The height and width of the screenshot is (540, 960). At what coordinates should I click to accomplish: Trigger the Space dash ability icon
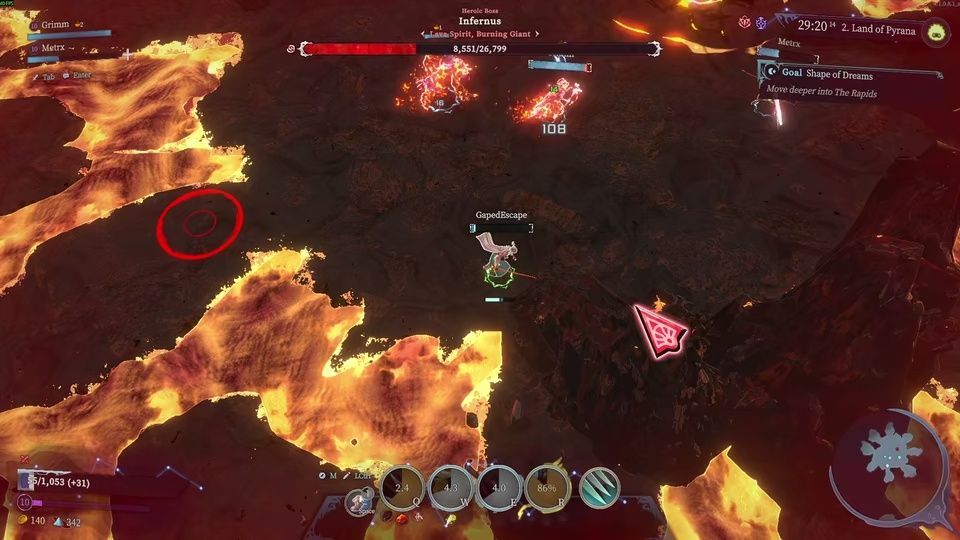tap(356, 502)
